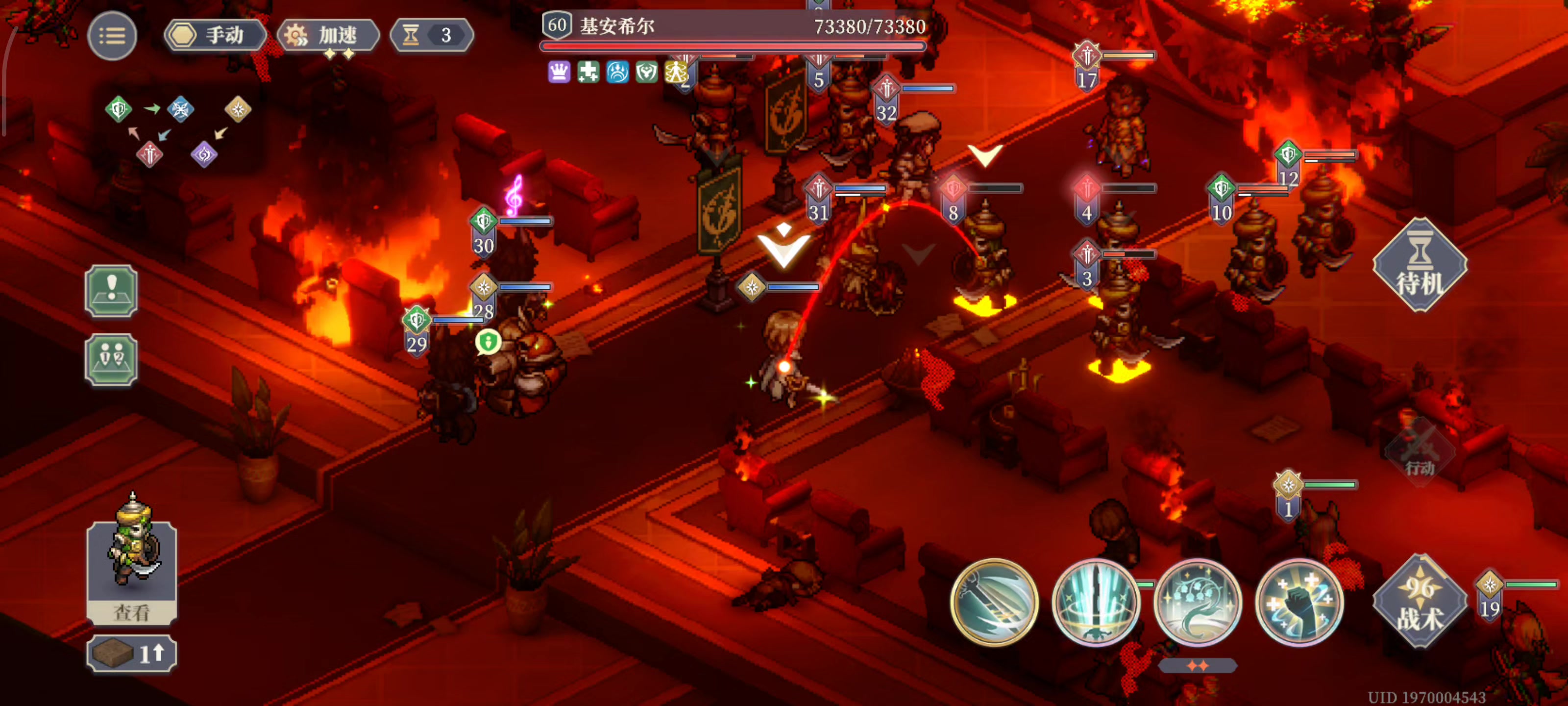
Task: Select the green cross buff icon
Action: (588, 72)
